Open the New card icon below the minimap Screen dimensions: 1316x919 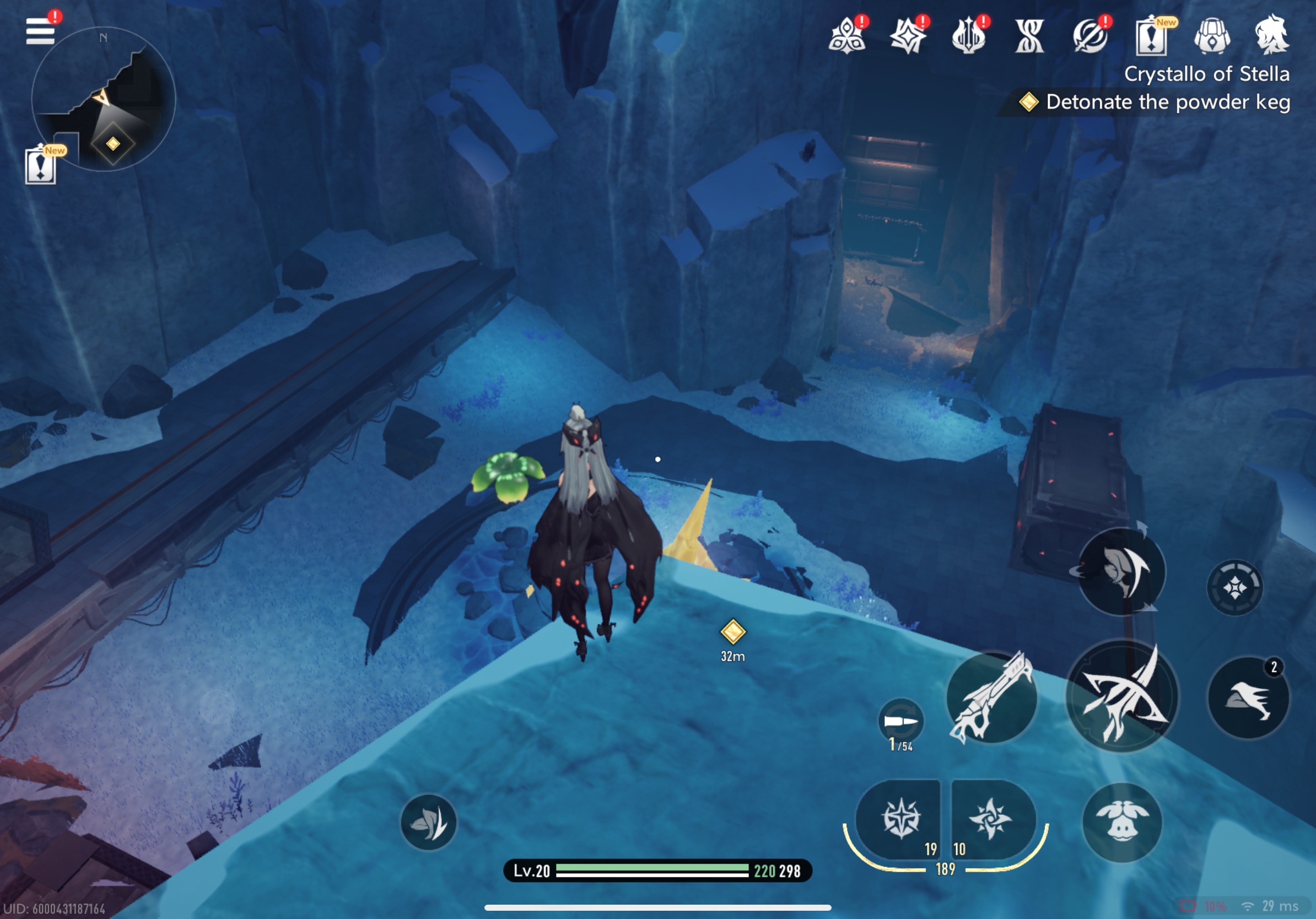pos(41,166)
